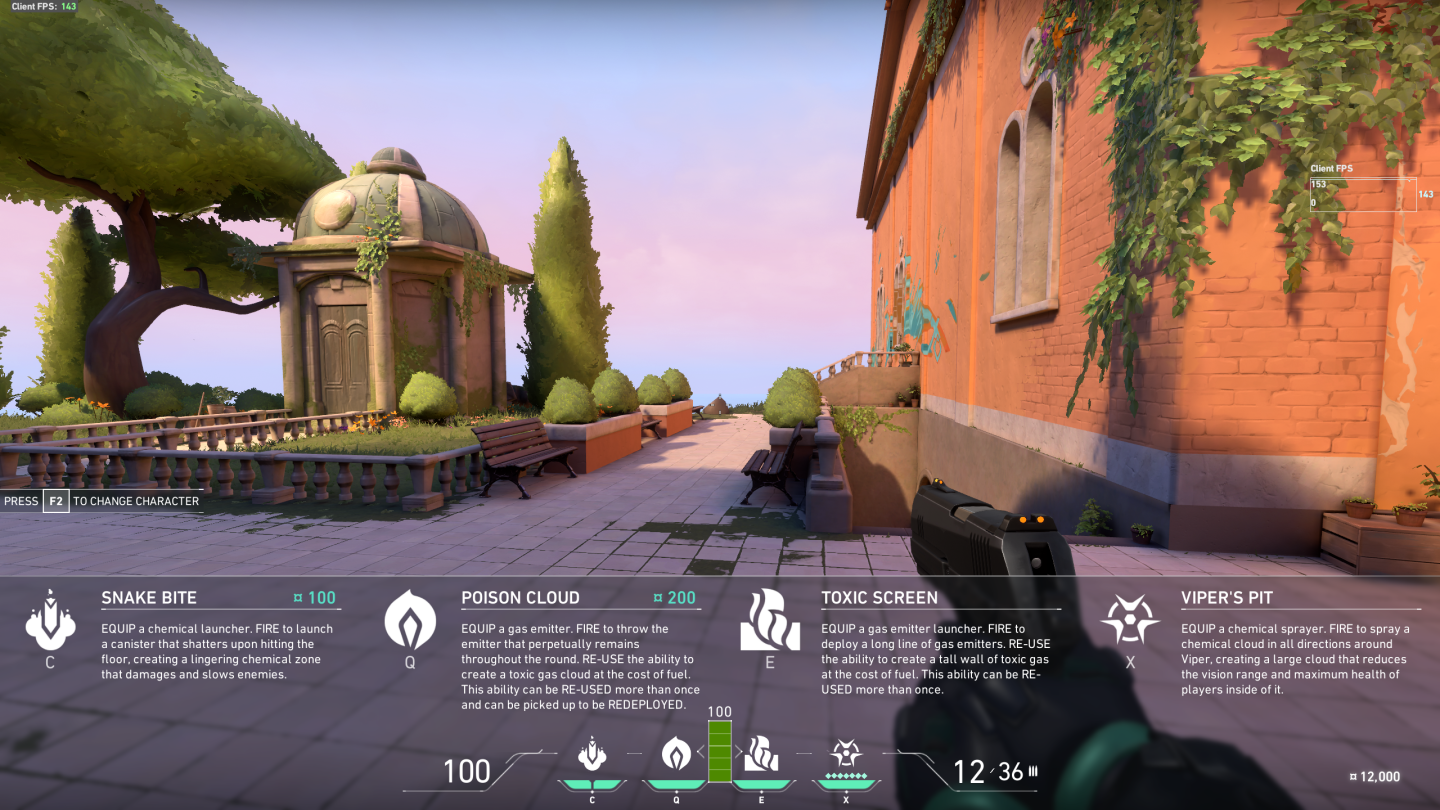Click the TOXIC SCREEN heading text
1440x810 pixels.
click(880, 597)
